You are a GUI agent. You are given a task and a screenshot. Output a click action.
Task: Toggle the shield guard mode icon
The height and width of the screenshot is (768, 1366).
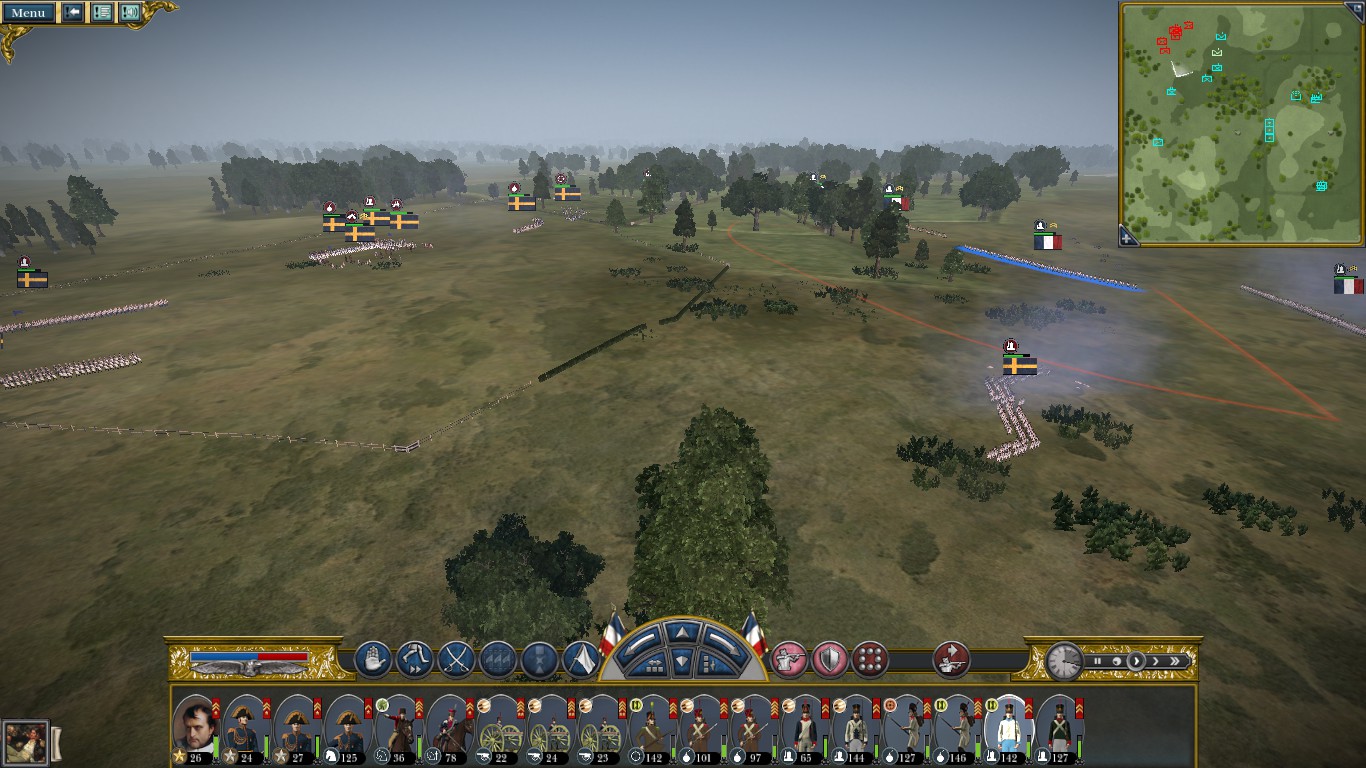point(830,660)
